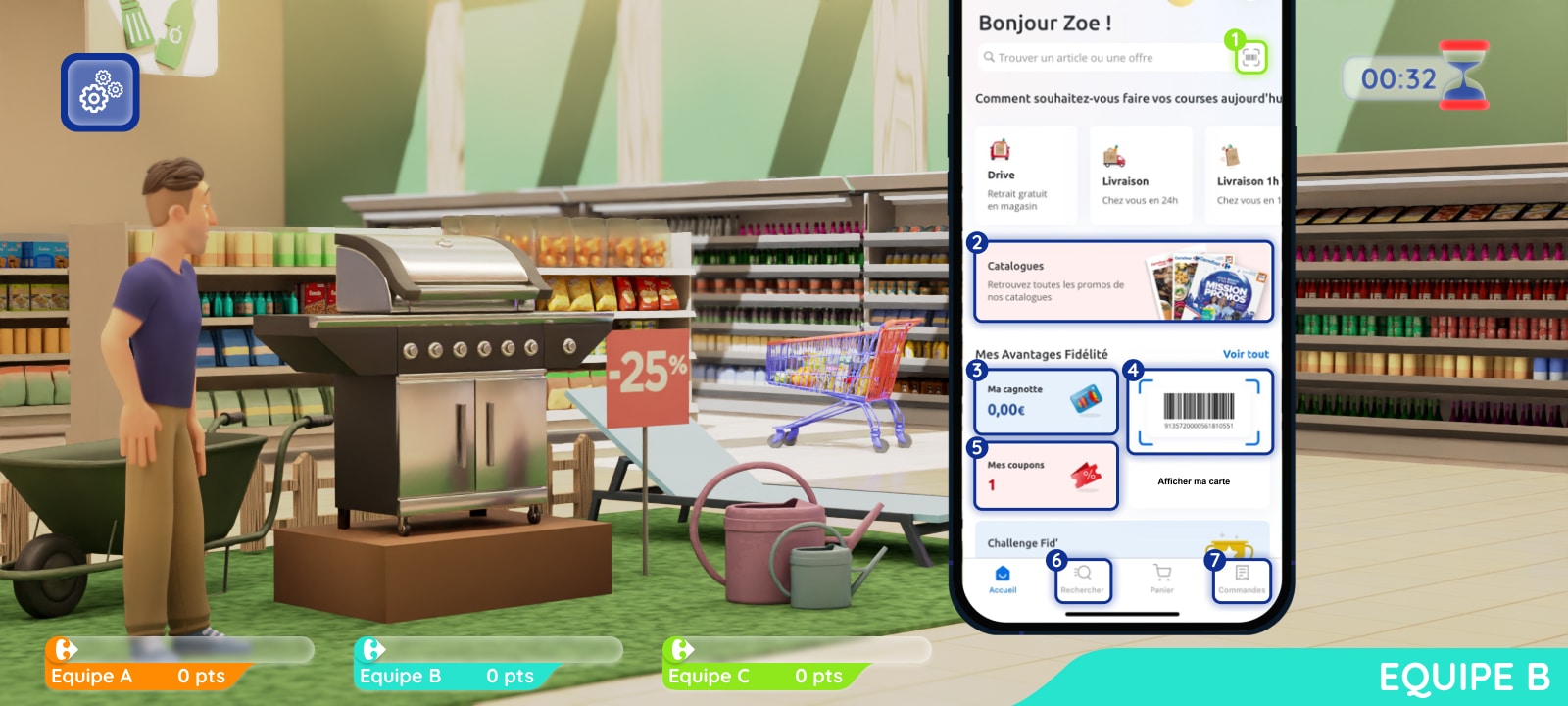Open the Catalogues promotions panel
Viewport: 1568px width, 706px height.
click(1123, 281)
